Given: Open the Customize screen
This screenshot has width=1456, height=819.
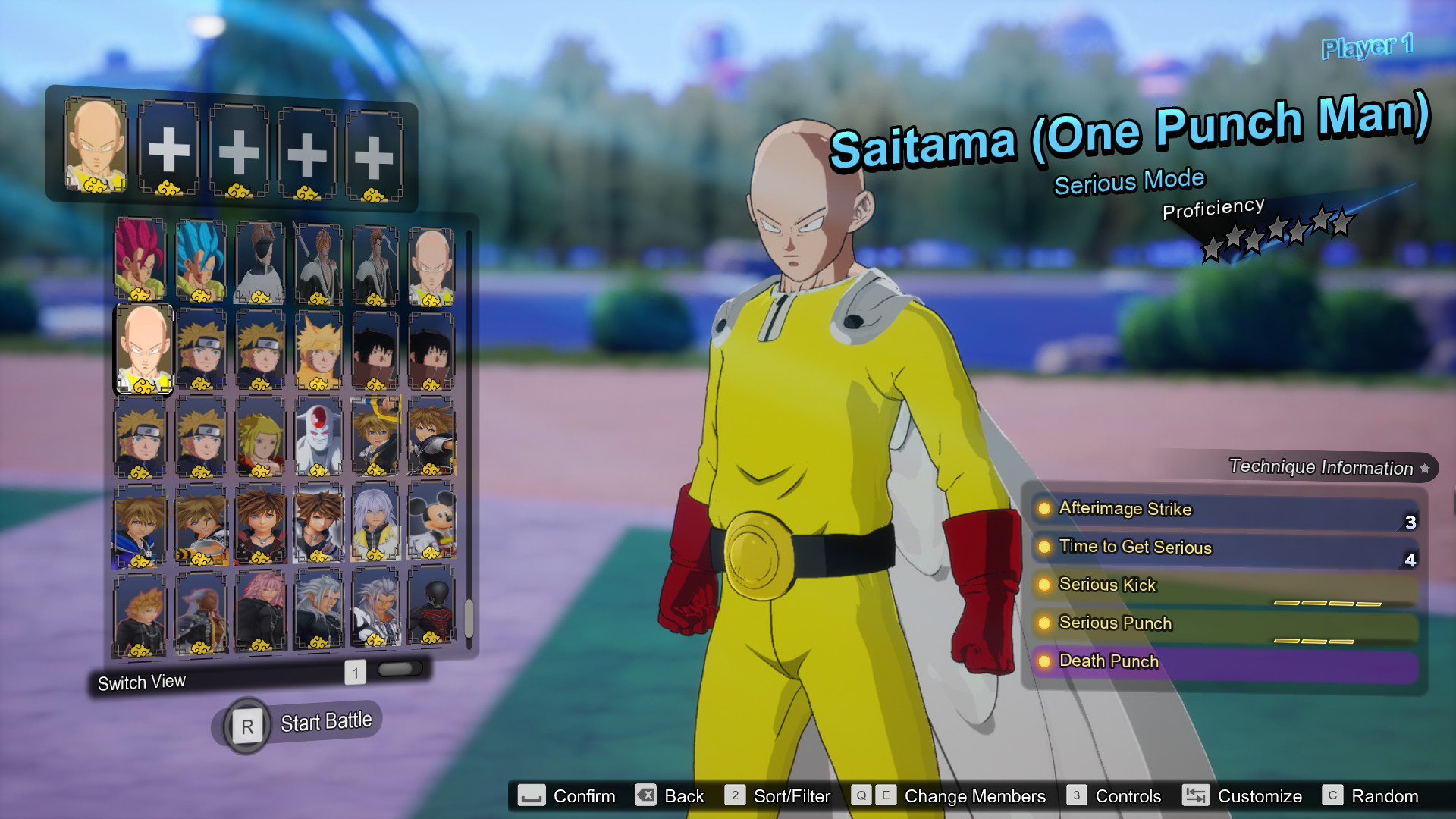Looking at the screenshot, I should [x=1260, y=796].
